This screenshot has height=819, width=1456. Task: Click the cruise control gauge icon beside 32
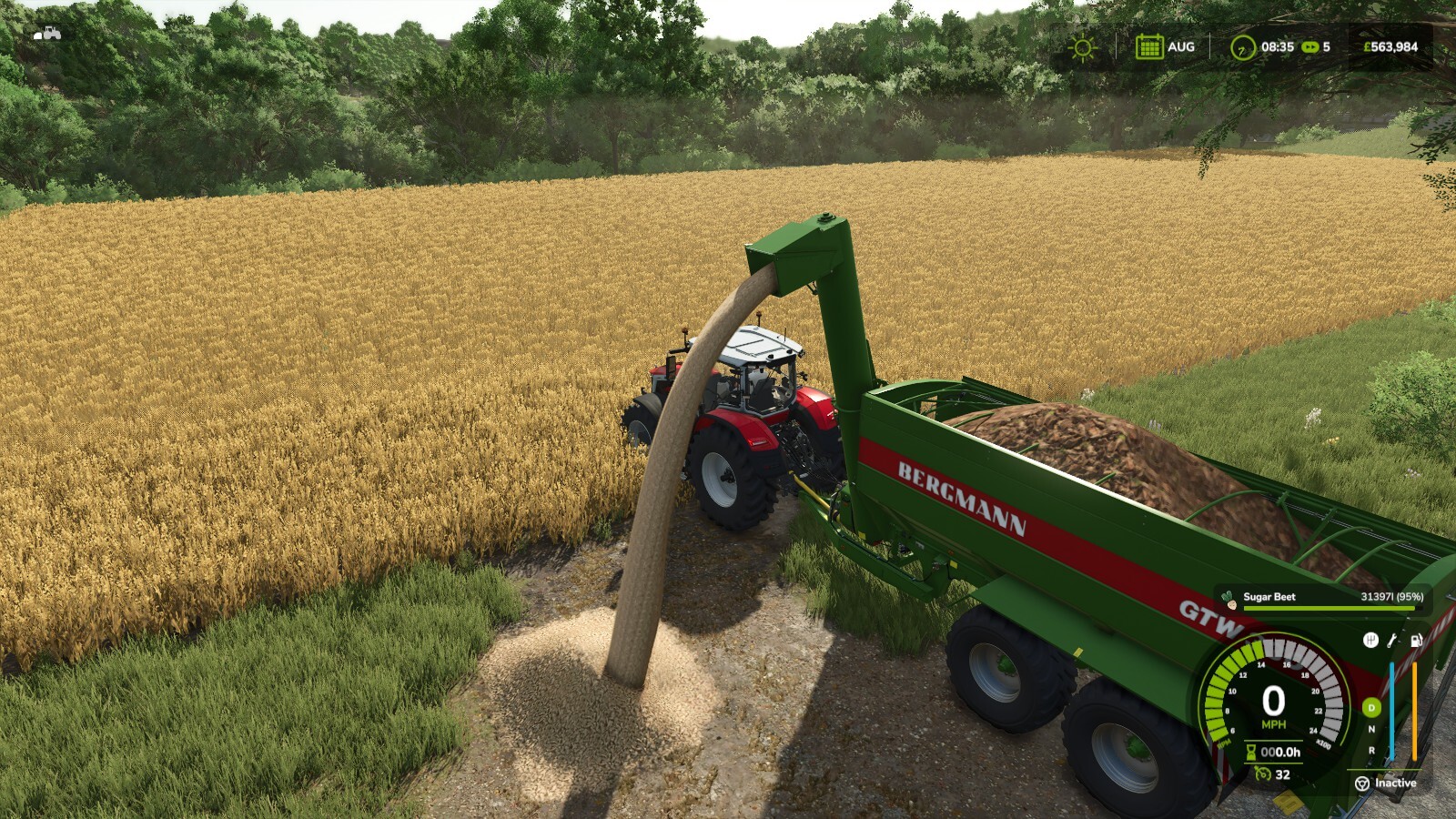click(x=1262, y=774)
